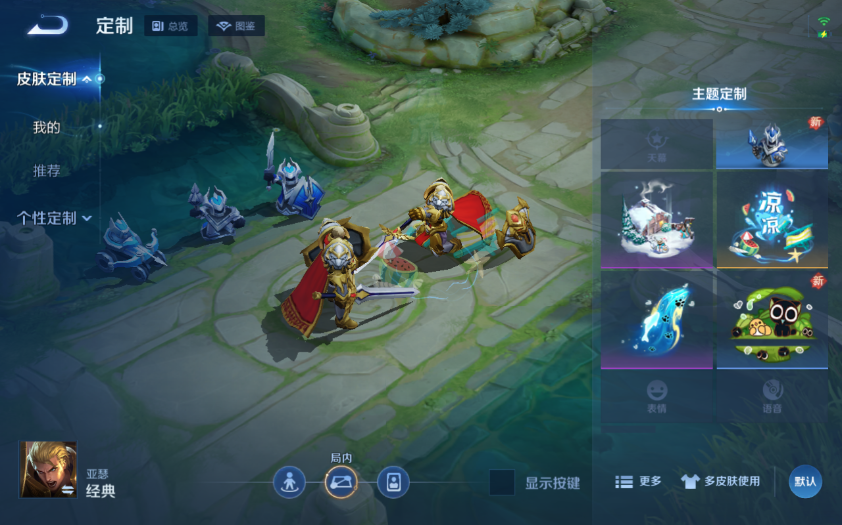
Task: Select the portrait card preview mode
Action: point(393,483)
